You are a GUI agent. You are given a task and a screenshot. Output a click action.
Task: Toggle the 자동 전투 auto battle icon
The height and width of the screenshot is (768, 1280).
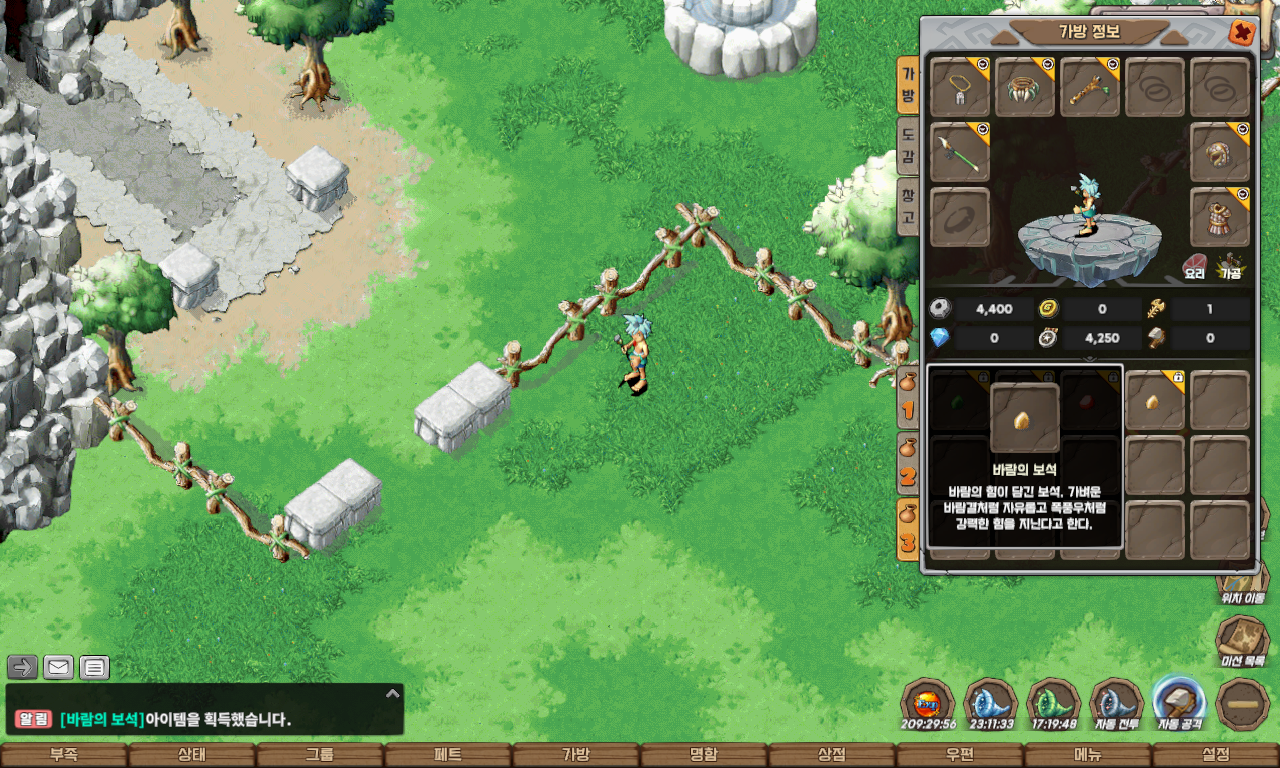coord(1117,702)
